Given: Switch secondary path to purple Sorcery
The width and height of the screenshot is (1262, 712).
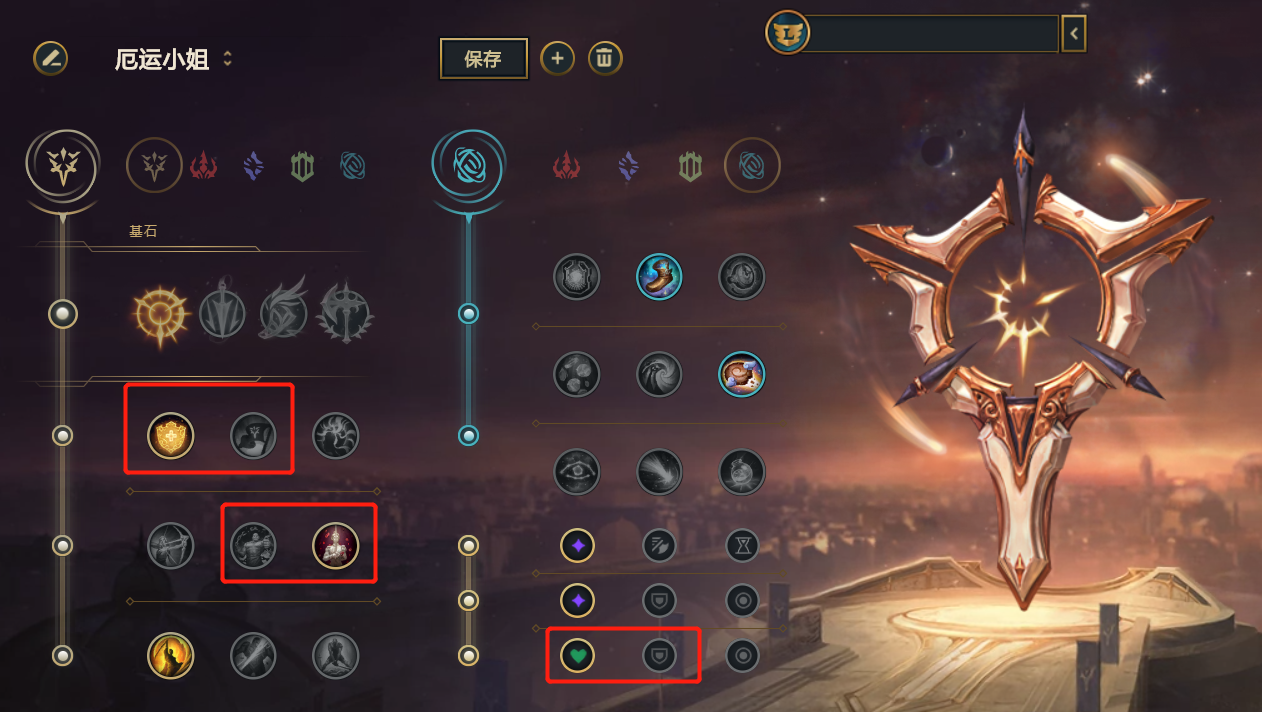Looking at the screenshot, I should pos(628,165).
